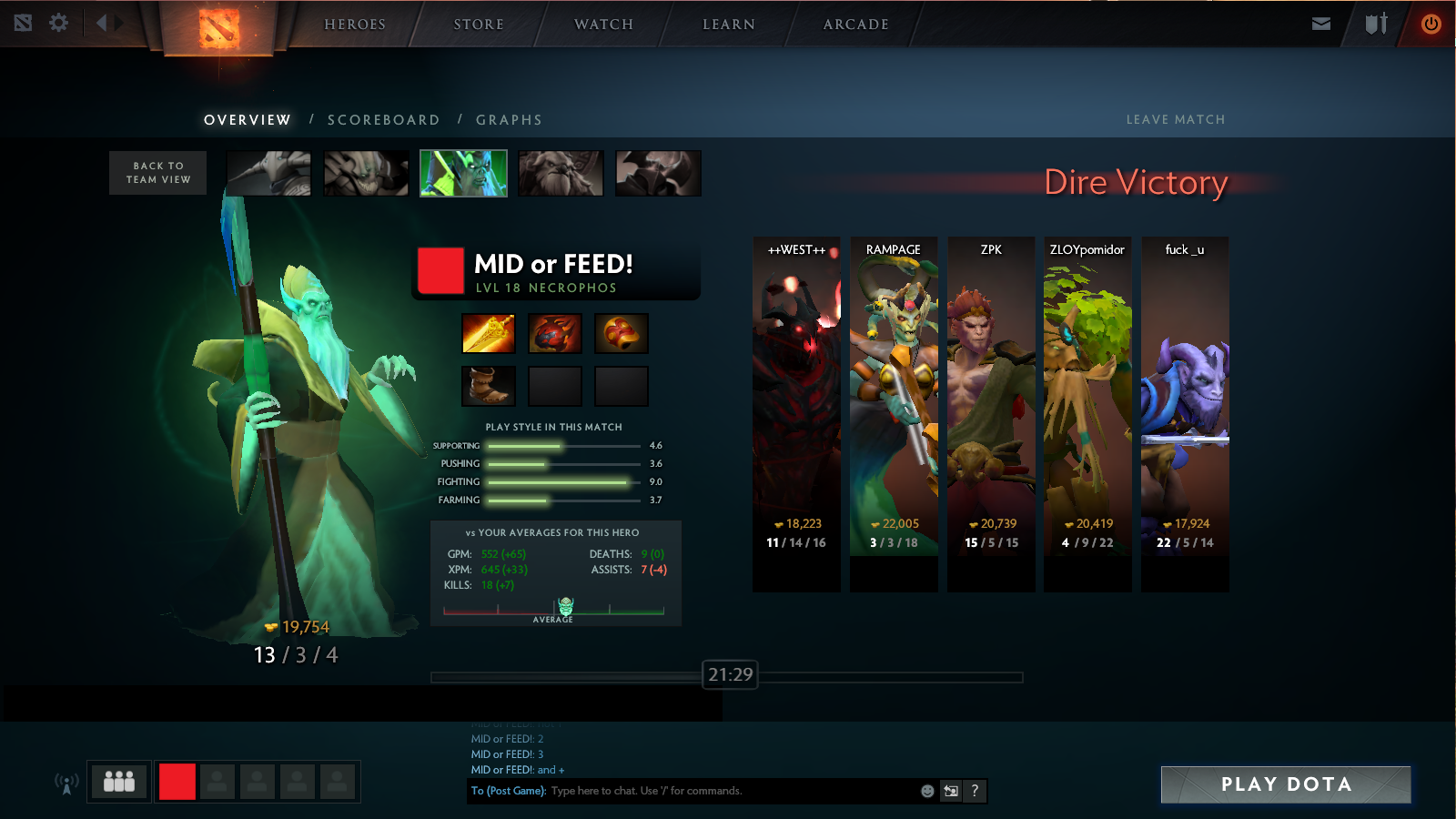Screen dimensions: 1456x819
Task: Open the Arcade section
Action: (855, 25)
